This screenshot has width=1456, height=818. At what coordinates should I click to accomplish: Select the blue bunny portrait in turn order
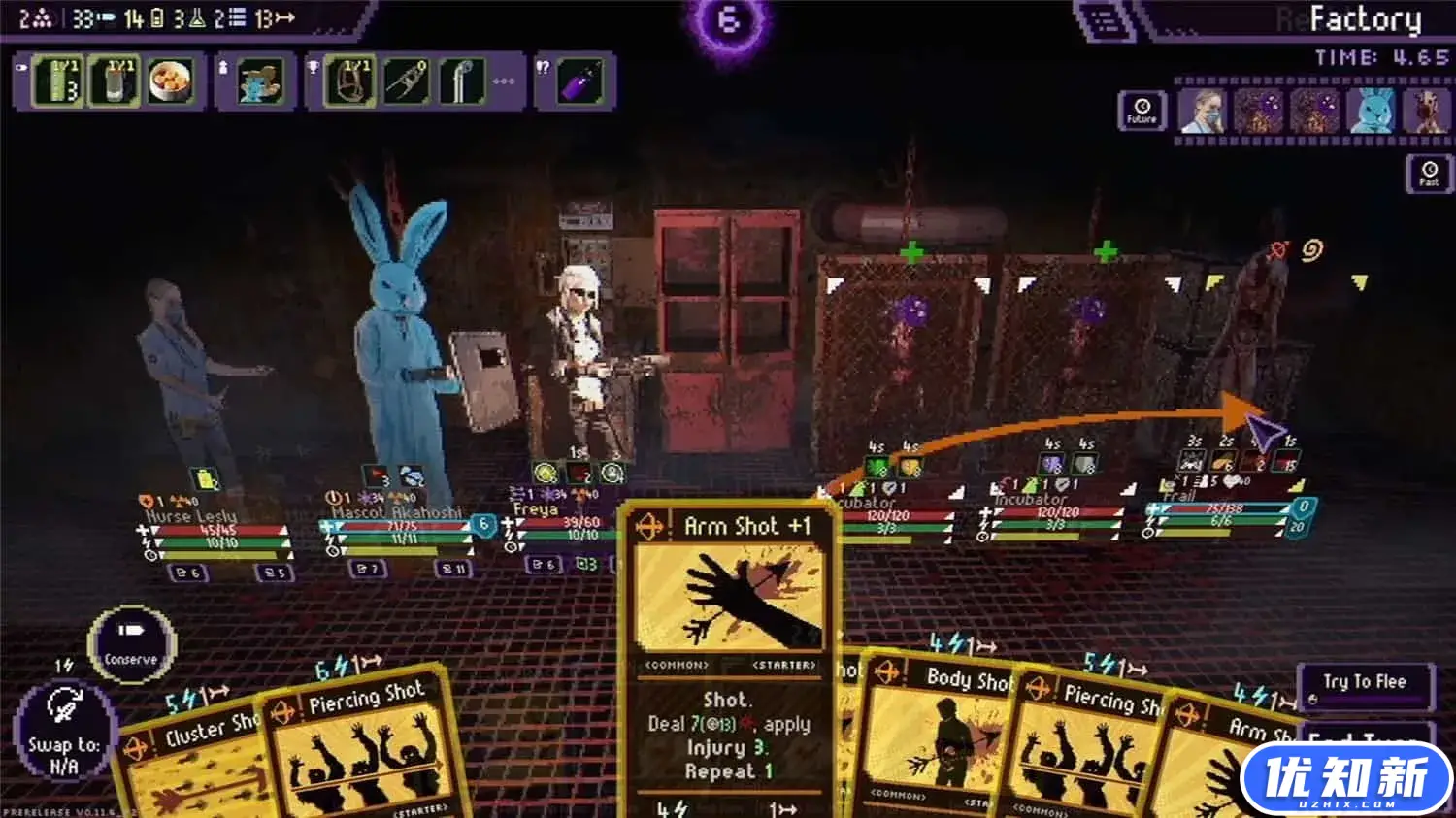pyautogui.click(x=1371, y=111)
